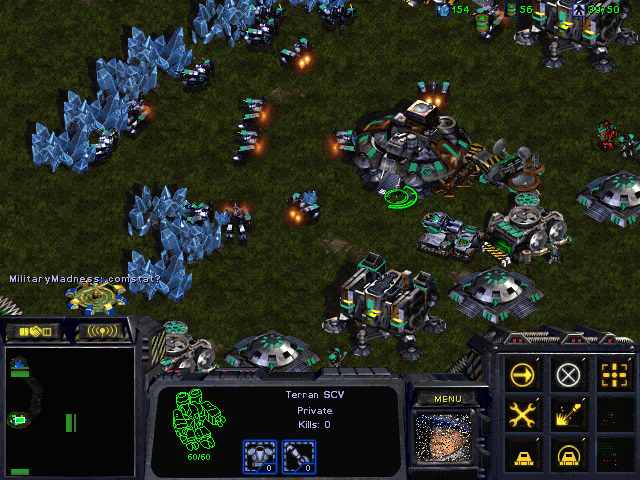Open the alliance handshake diplomacy button

[x=33, y=331]
